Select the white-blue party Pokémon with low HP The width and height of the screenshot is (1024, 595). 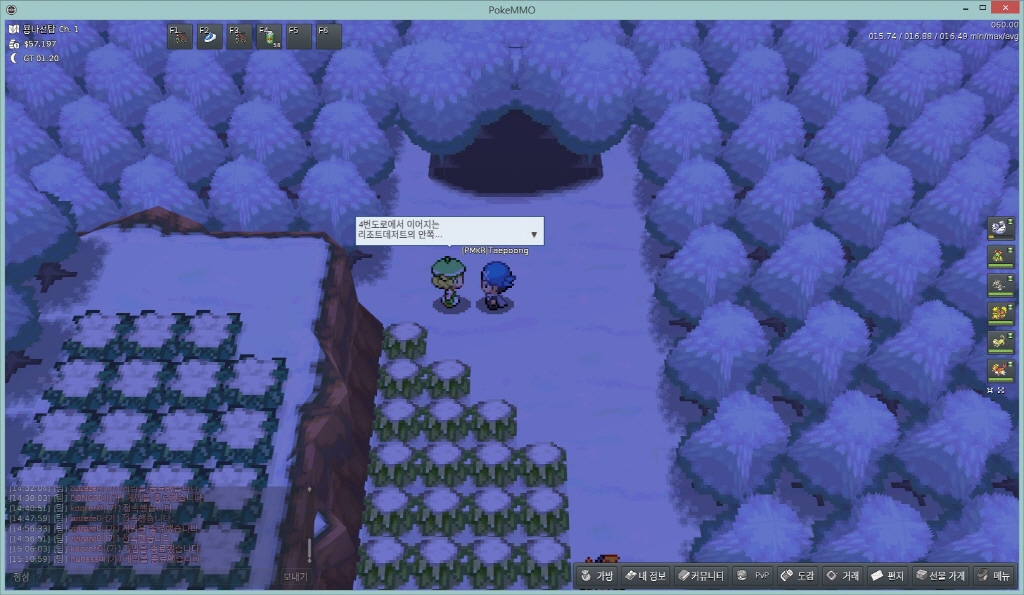tap(1000, 229)
